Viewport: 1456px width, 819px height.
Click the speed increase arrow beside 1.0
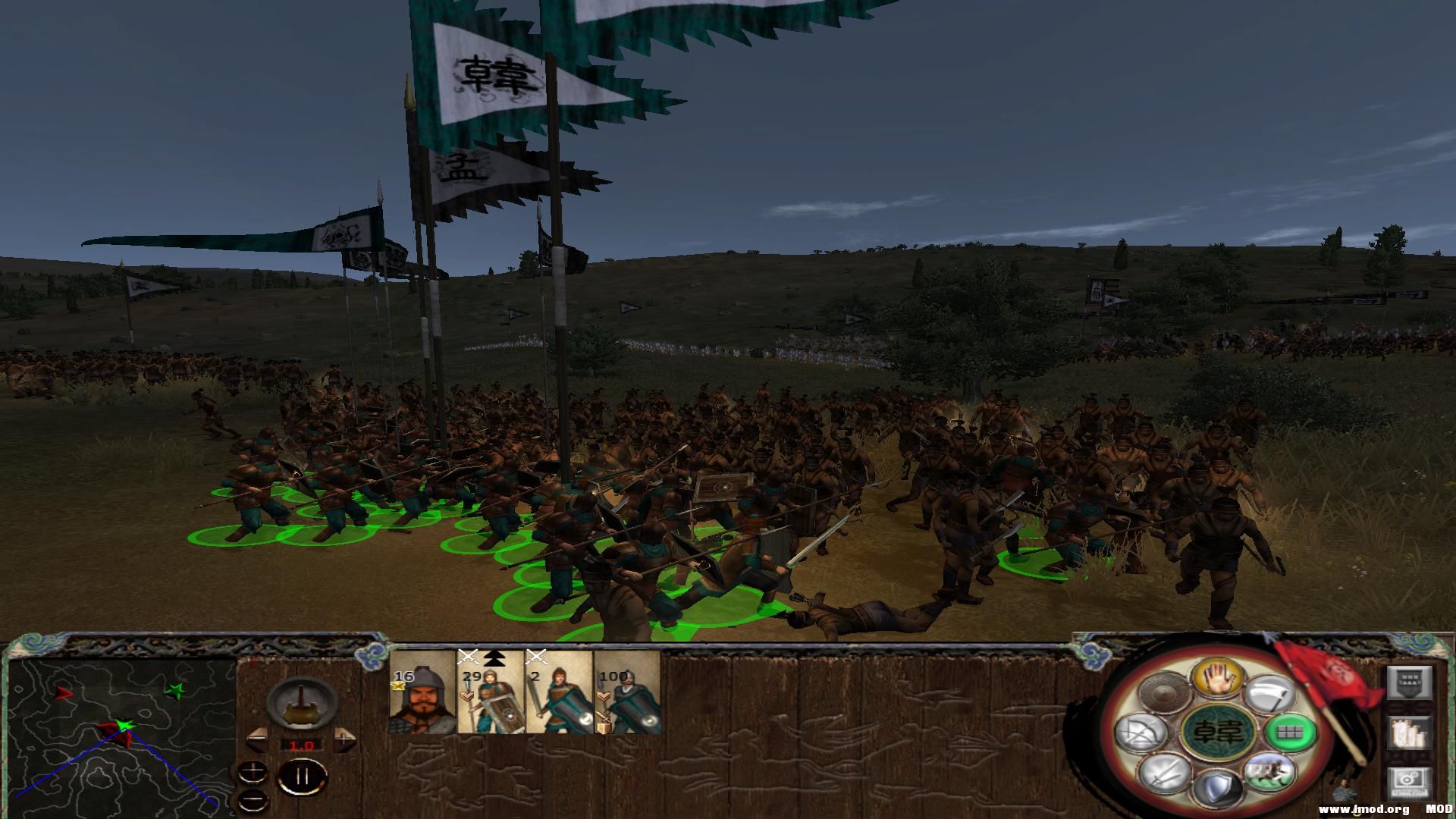click(x=344, y=739)
